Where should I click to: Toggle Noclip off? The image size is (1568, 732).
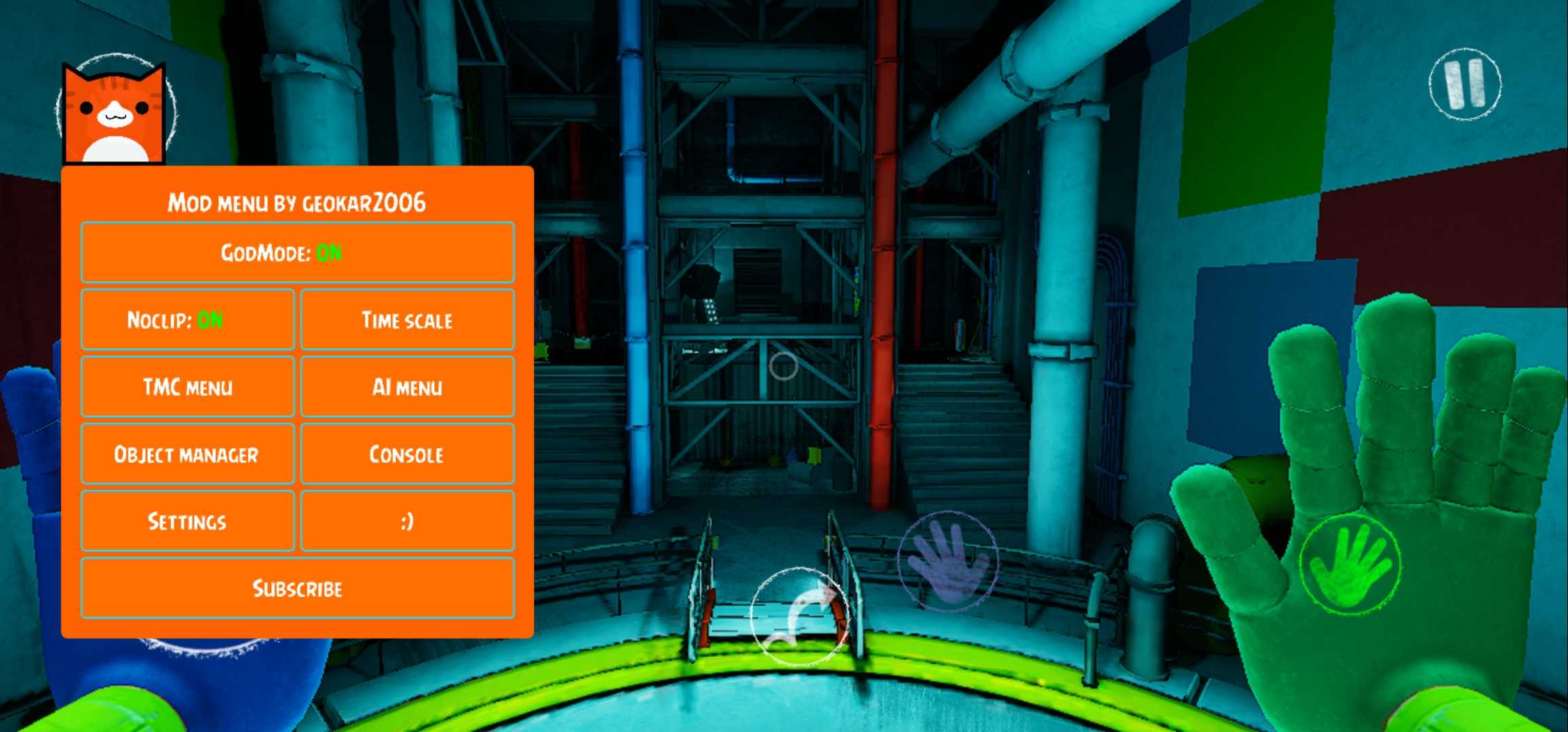[187, 320]
